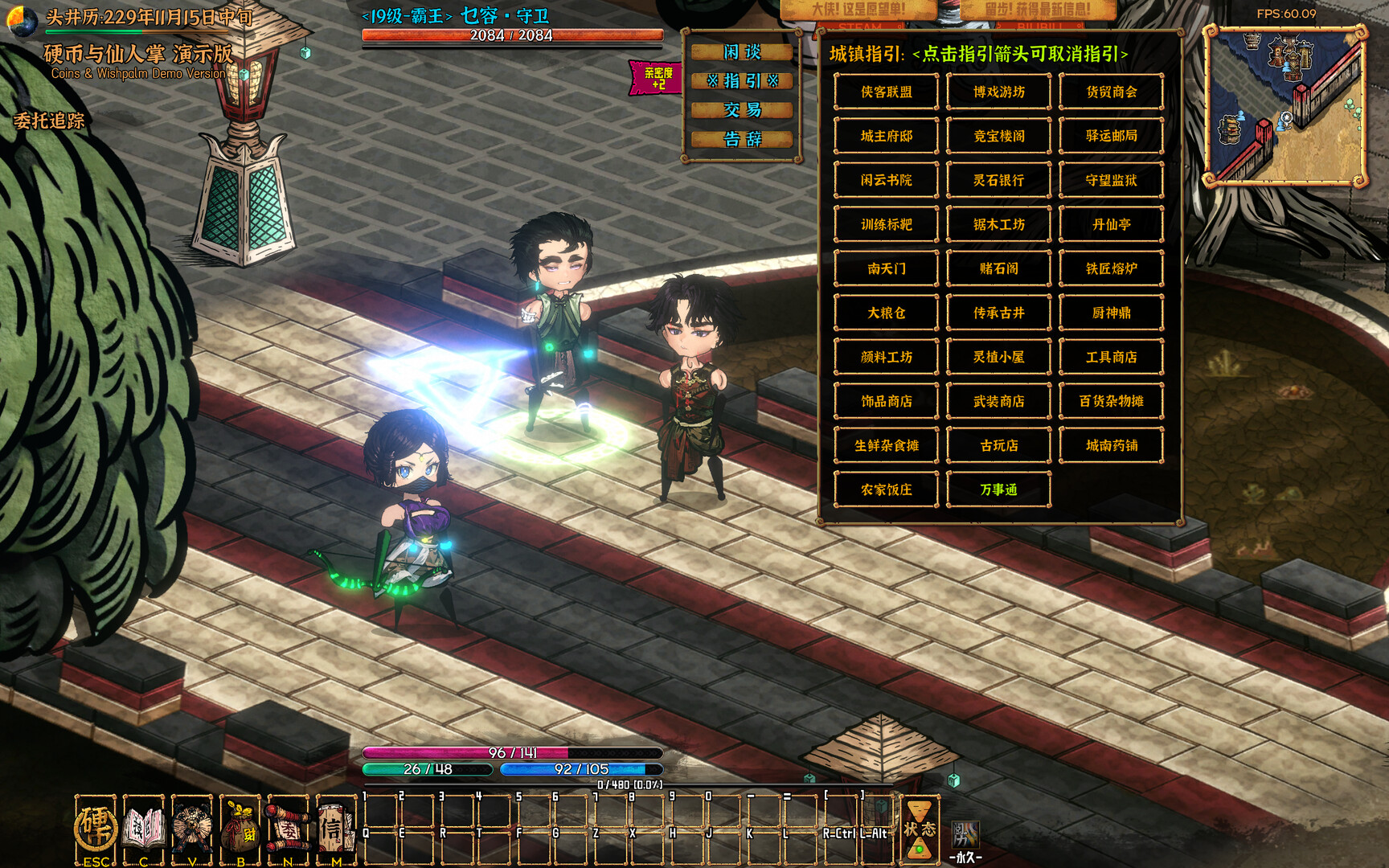Set the guide to 铁匠熔炉

[x=1111, y=268]
